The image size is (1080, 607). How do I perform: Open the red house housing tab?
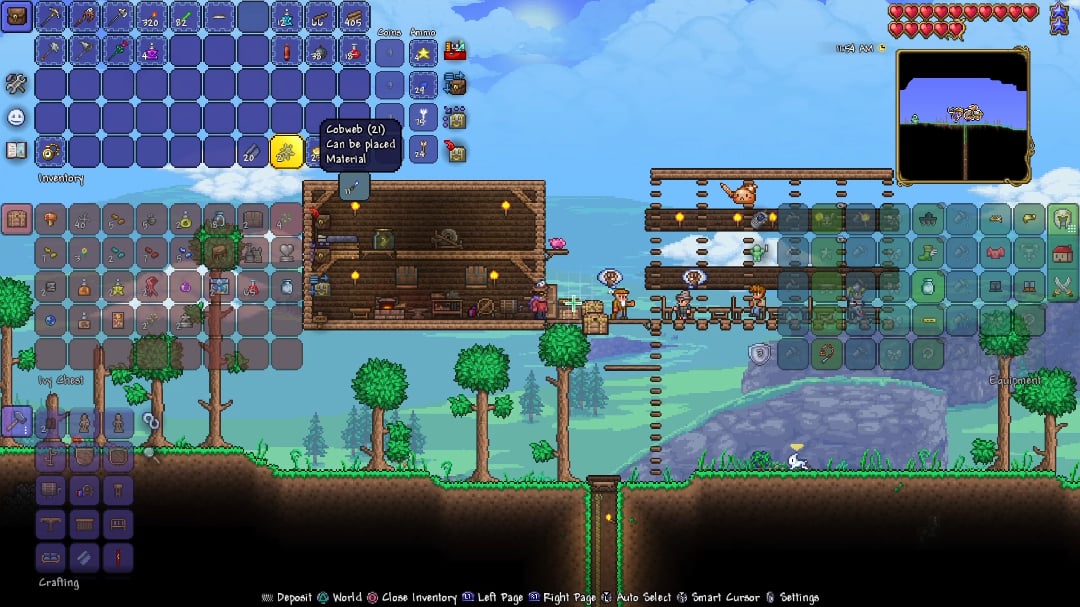tap(1062, 253)
